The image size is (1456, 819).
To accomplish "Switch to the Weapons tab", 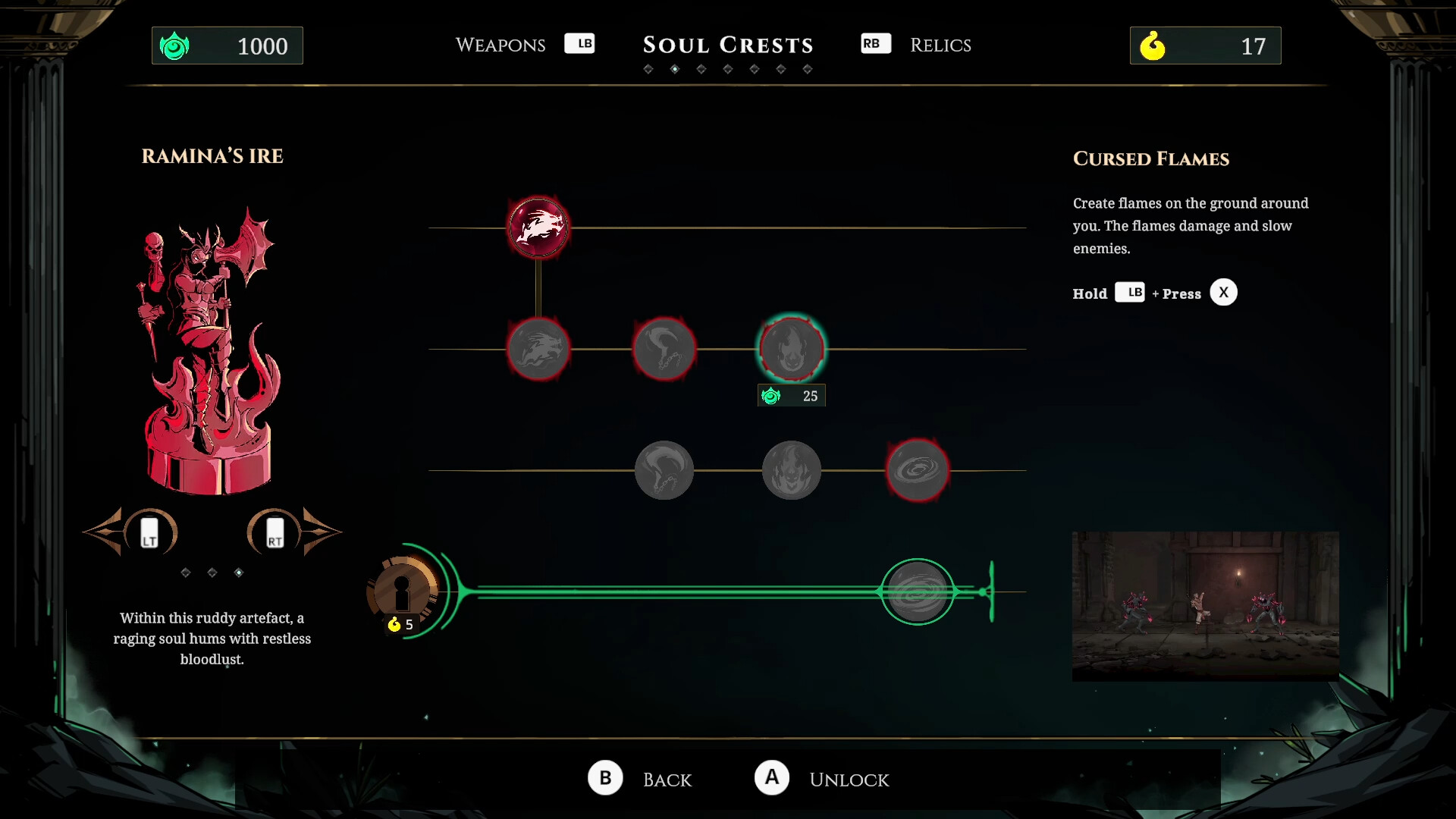I will point(500,45).
